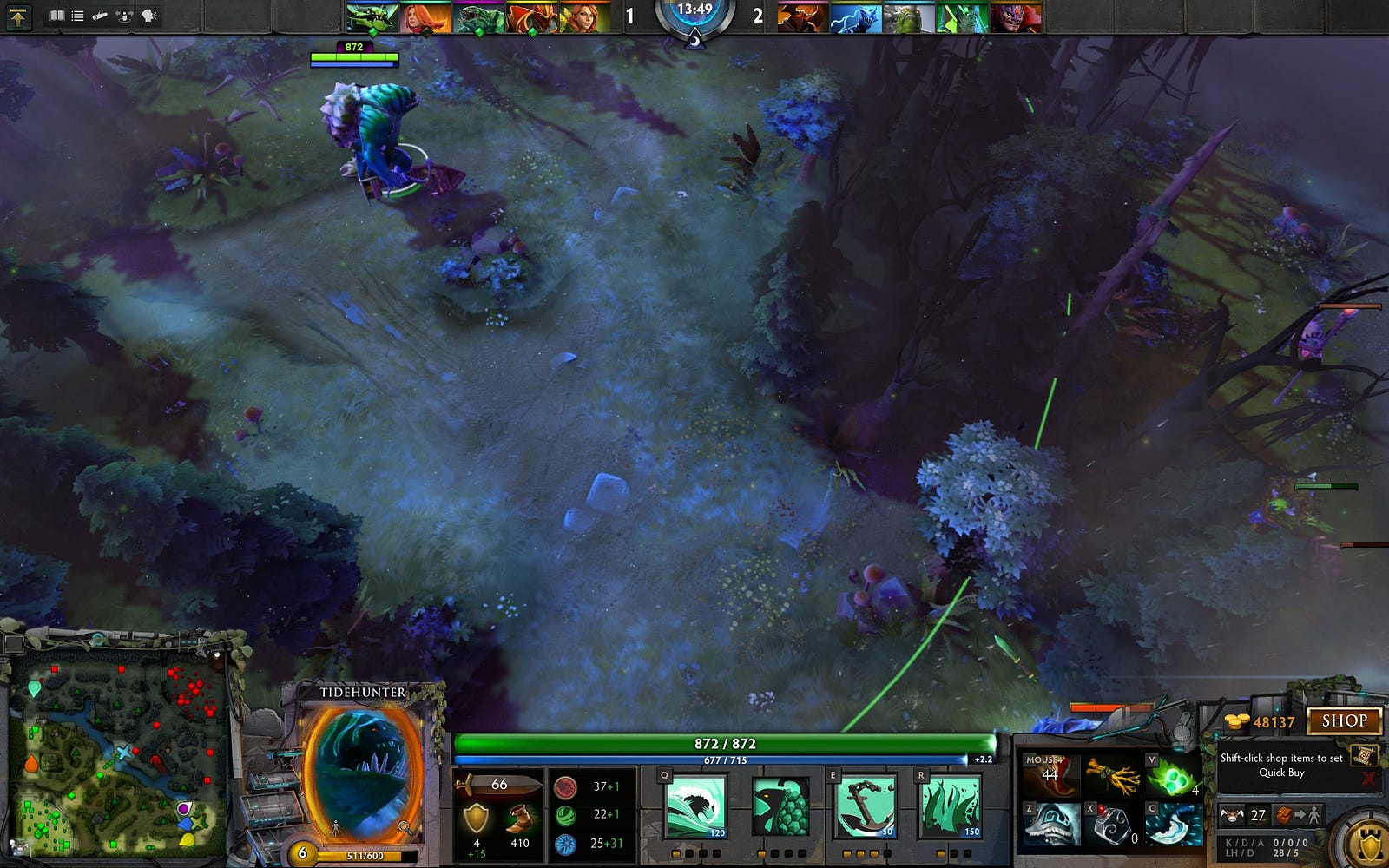1389x868 pixels.
Task: Use the Tango item
Action: tap(1171, 775)
